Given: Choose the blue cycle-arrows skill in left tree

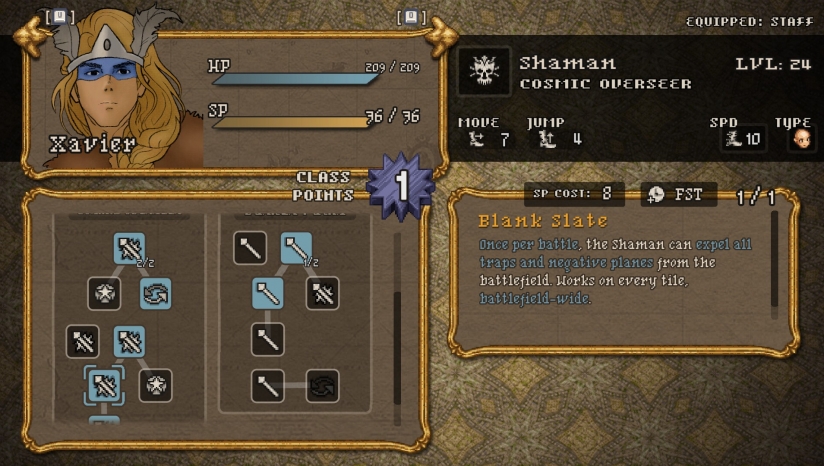Looking at the screenshot, I should pos(155,293).
